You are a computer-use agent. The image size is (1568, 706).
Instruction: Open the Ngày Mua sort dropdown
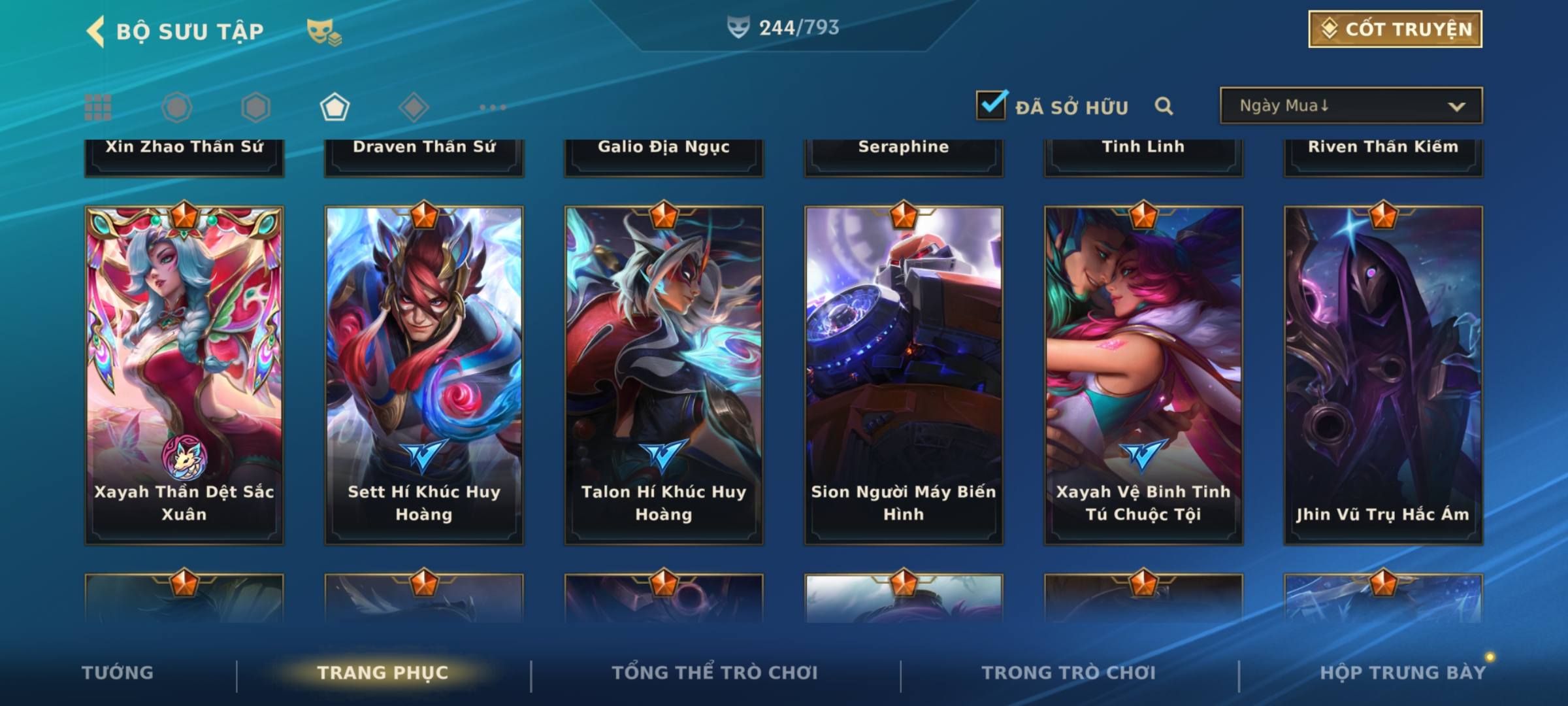point(1350,106)
